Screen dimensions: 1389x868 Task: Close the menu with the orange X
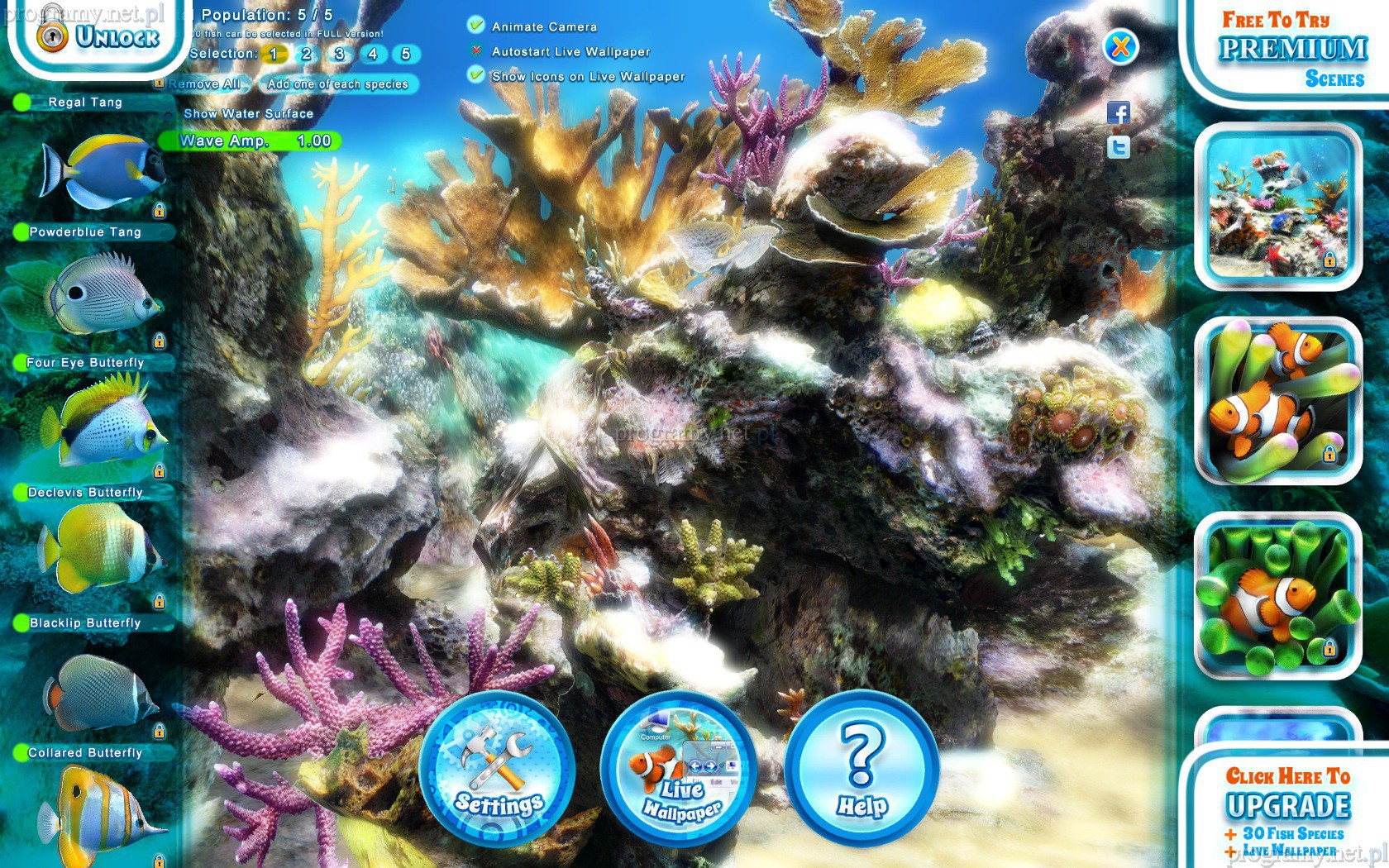(1120, 47)
